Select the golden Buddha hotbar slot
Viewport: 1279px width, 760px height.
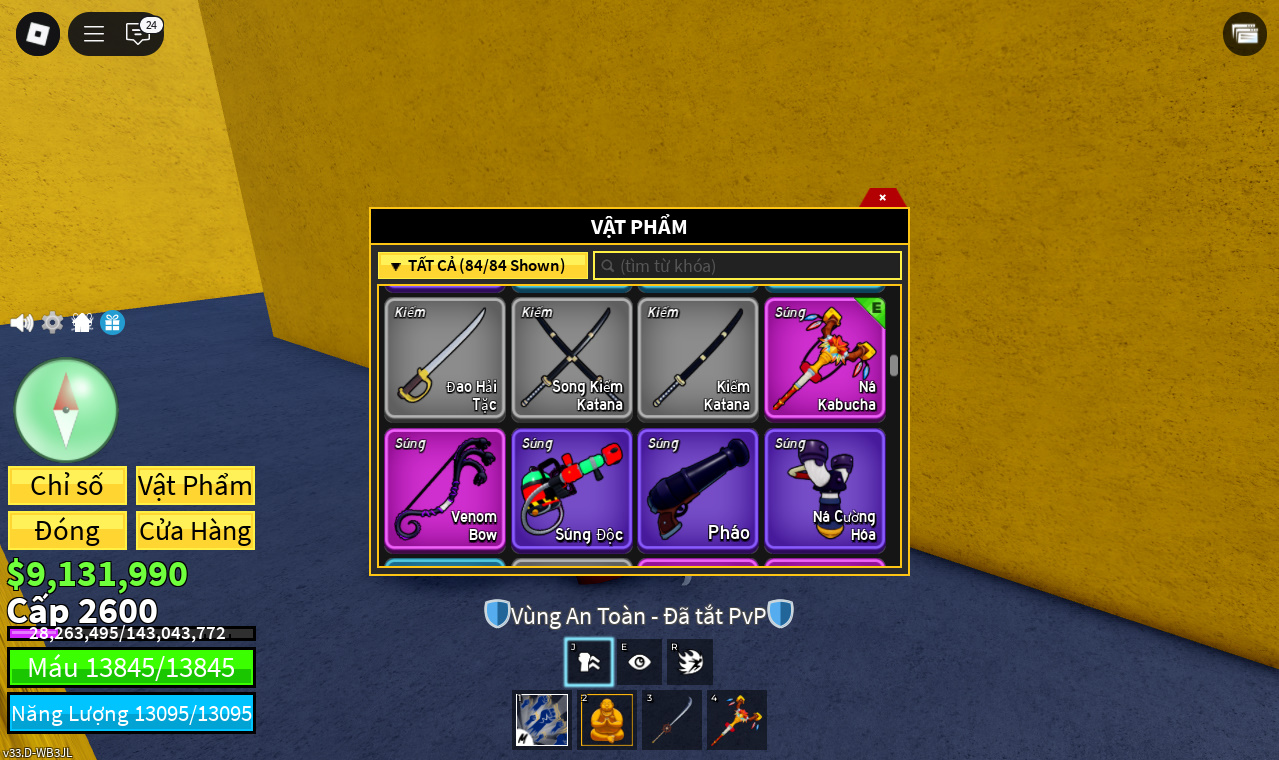[607, 720]
